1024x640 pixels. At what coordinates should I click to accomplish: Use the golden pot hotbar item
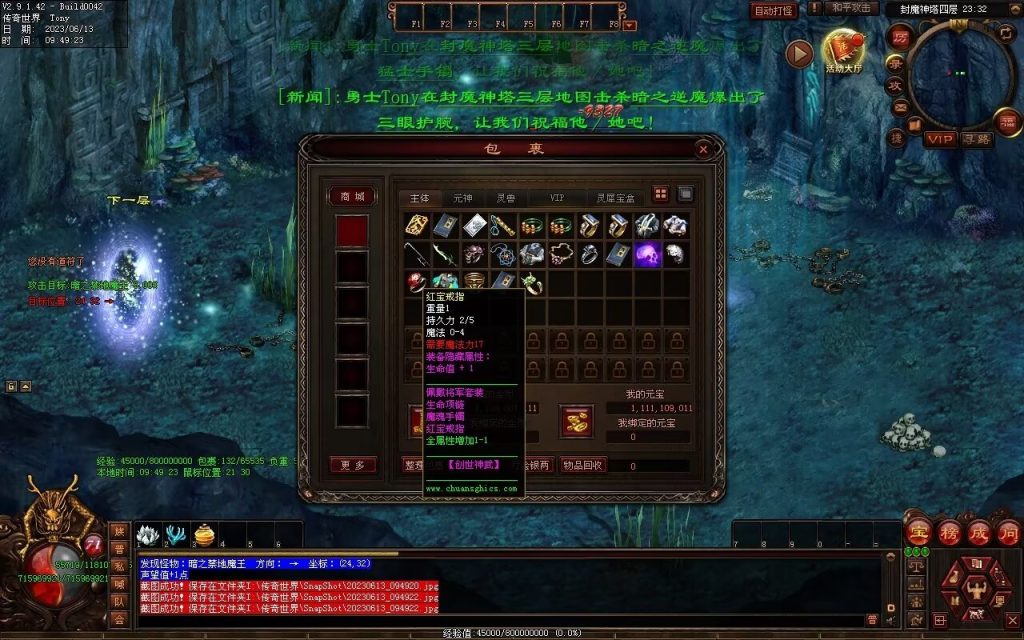click(x=204, y=536)
